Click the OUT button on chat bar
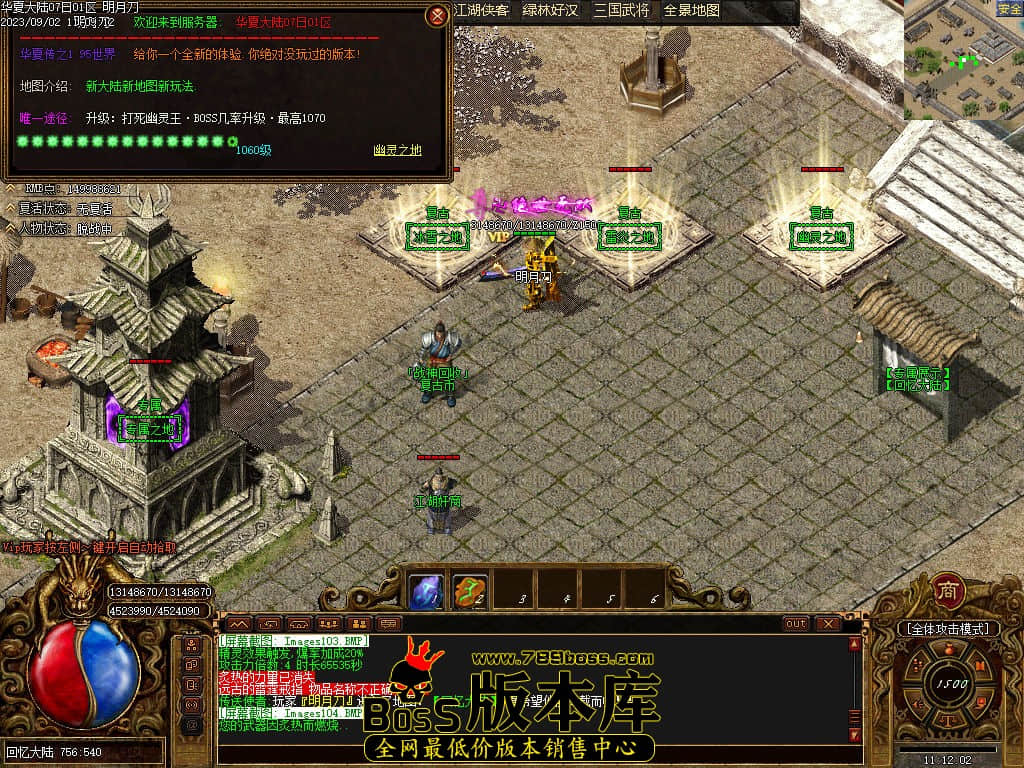 click(796, 623)
